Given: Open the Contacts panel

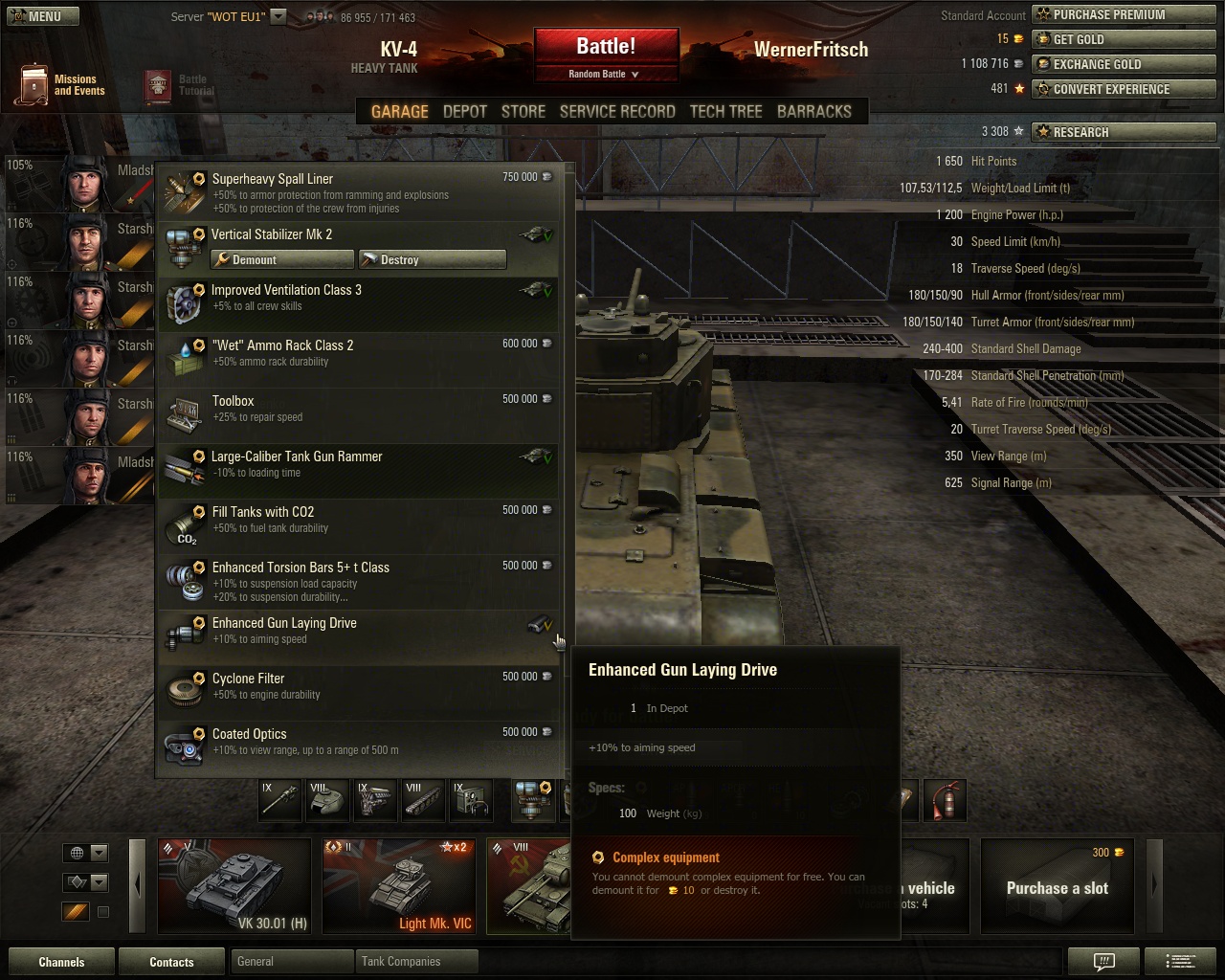Looking at the screenshot, I should pyautogui.click(x=171, y=962).
